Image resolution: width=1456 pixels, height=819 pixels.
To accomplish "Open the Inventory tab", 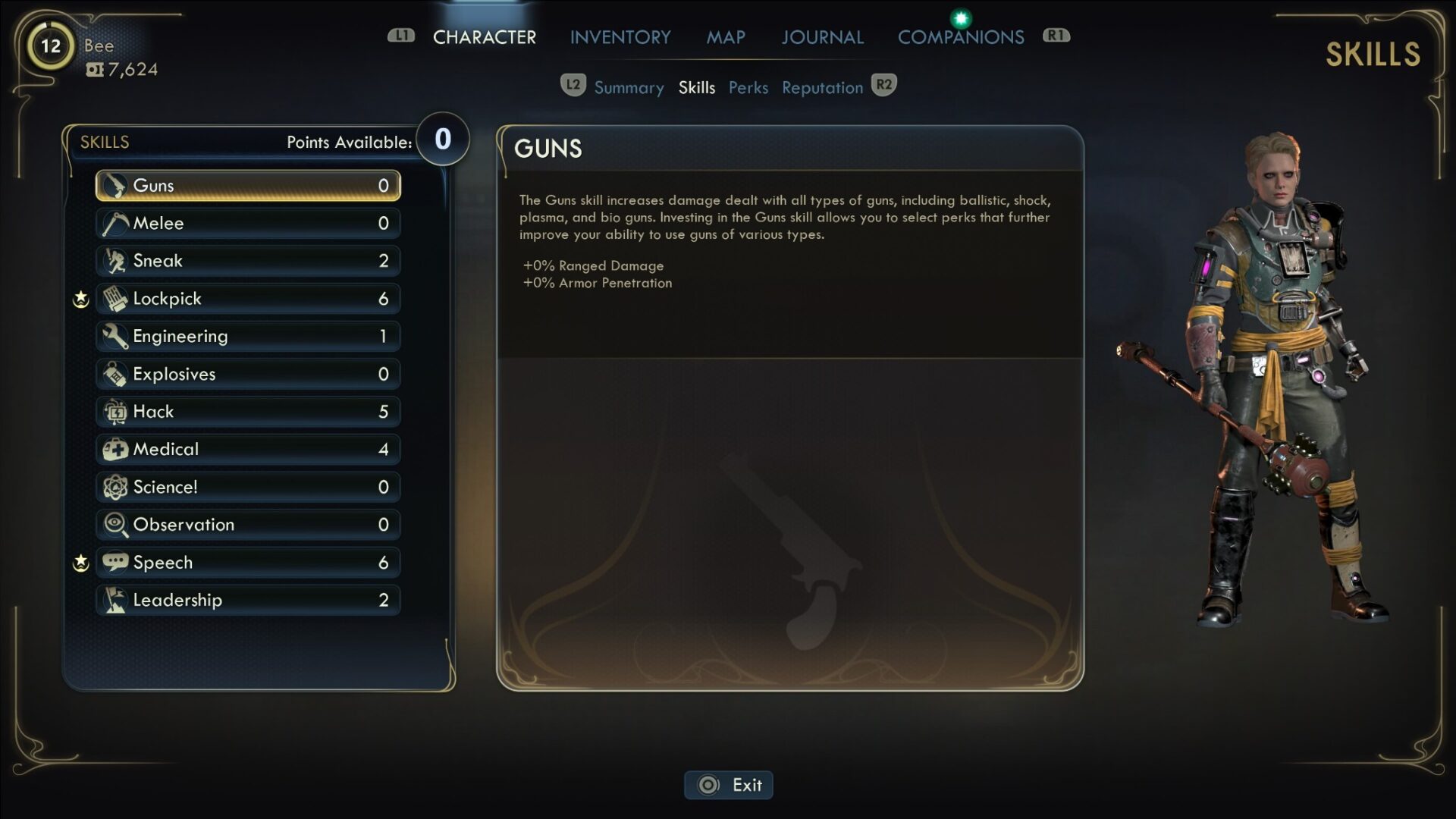I will pyautogui.click(x=620, y=37).
